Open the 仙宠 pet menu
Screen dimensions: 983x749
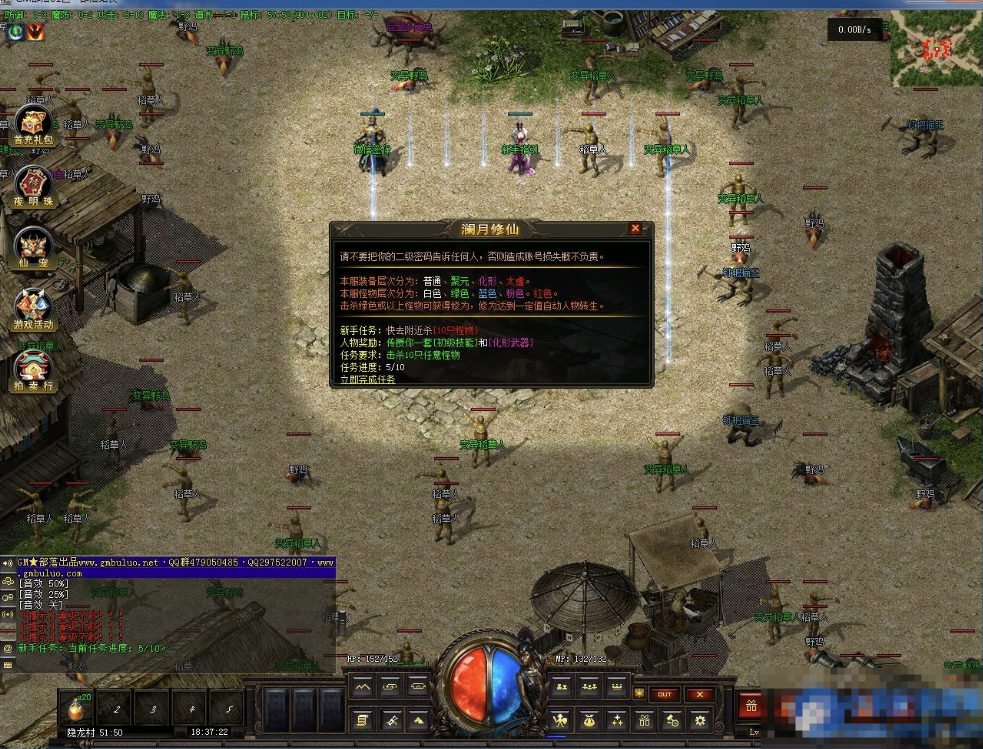(33, 247)
